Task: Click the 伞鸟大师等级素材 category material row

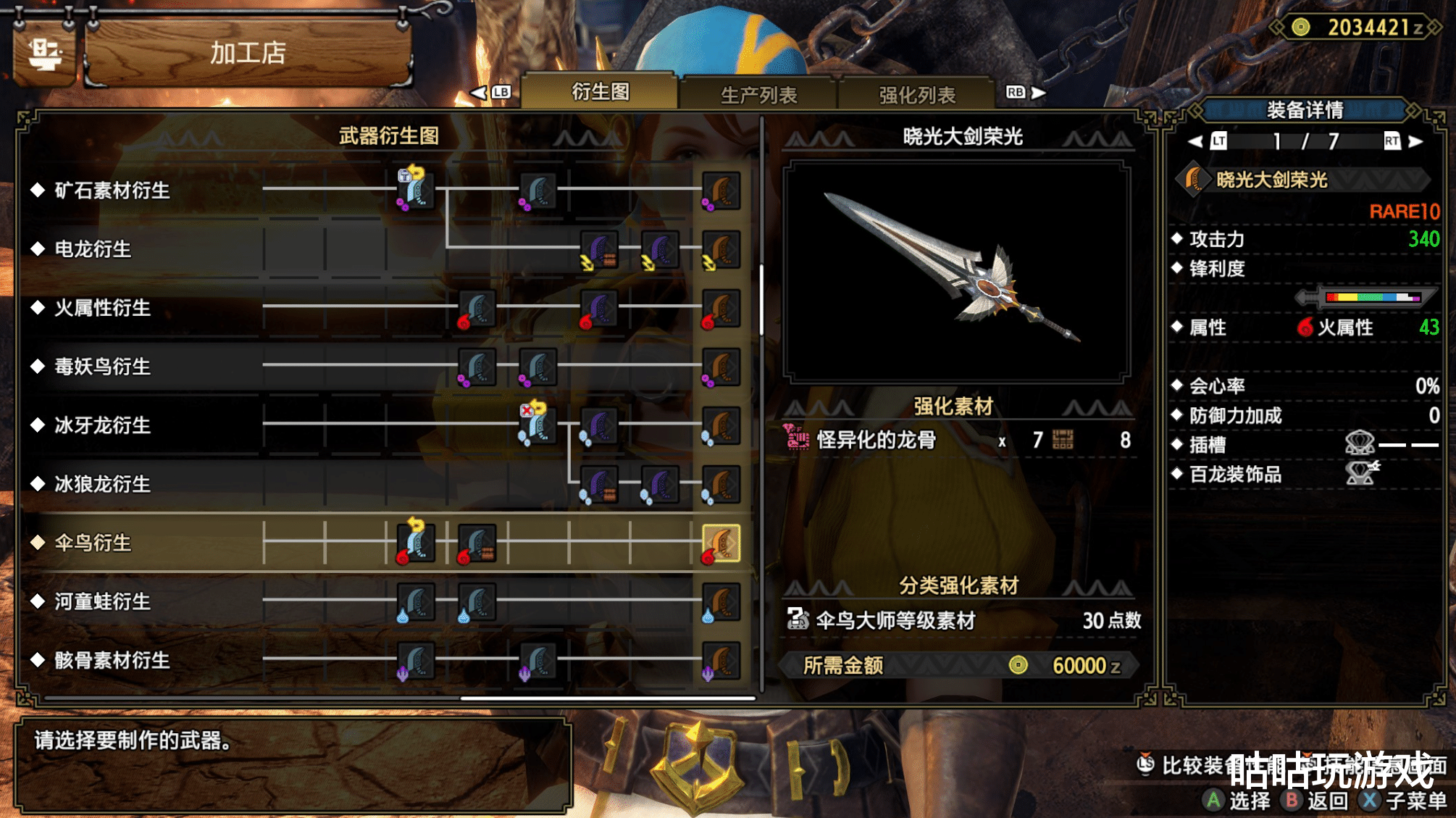Action: [x=963, y=620]
